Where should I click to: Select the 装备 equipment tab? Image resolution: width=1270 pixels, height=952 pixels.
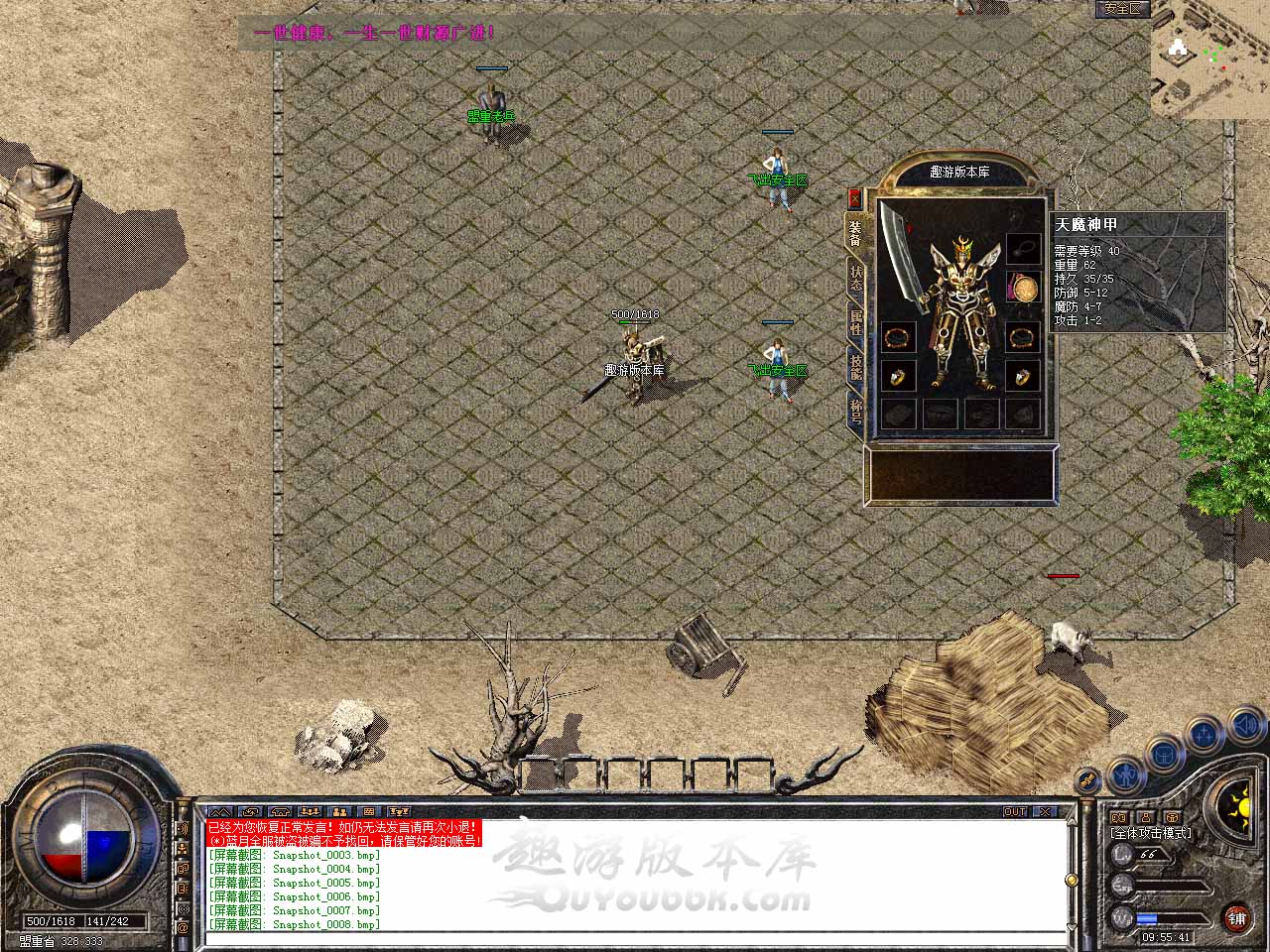coord(854,234)
